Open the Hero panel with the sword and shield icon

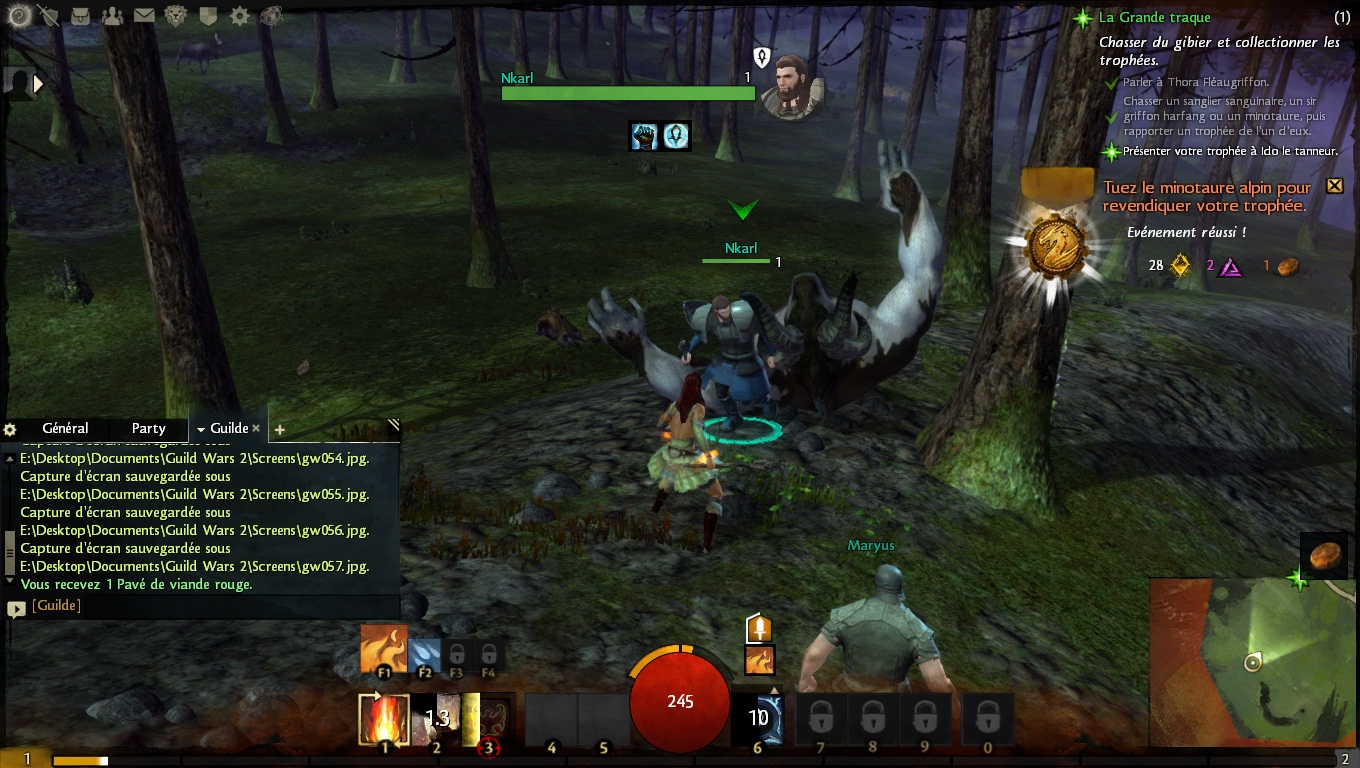[x=48, y=15]
